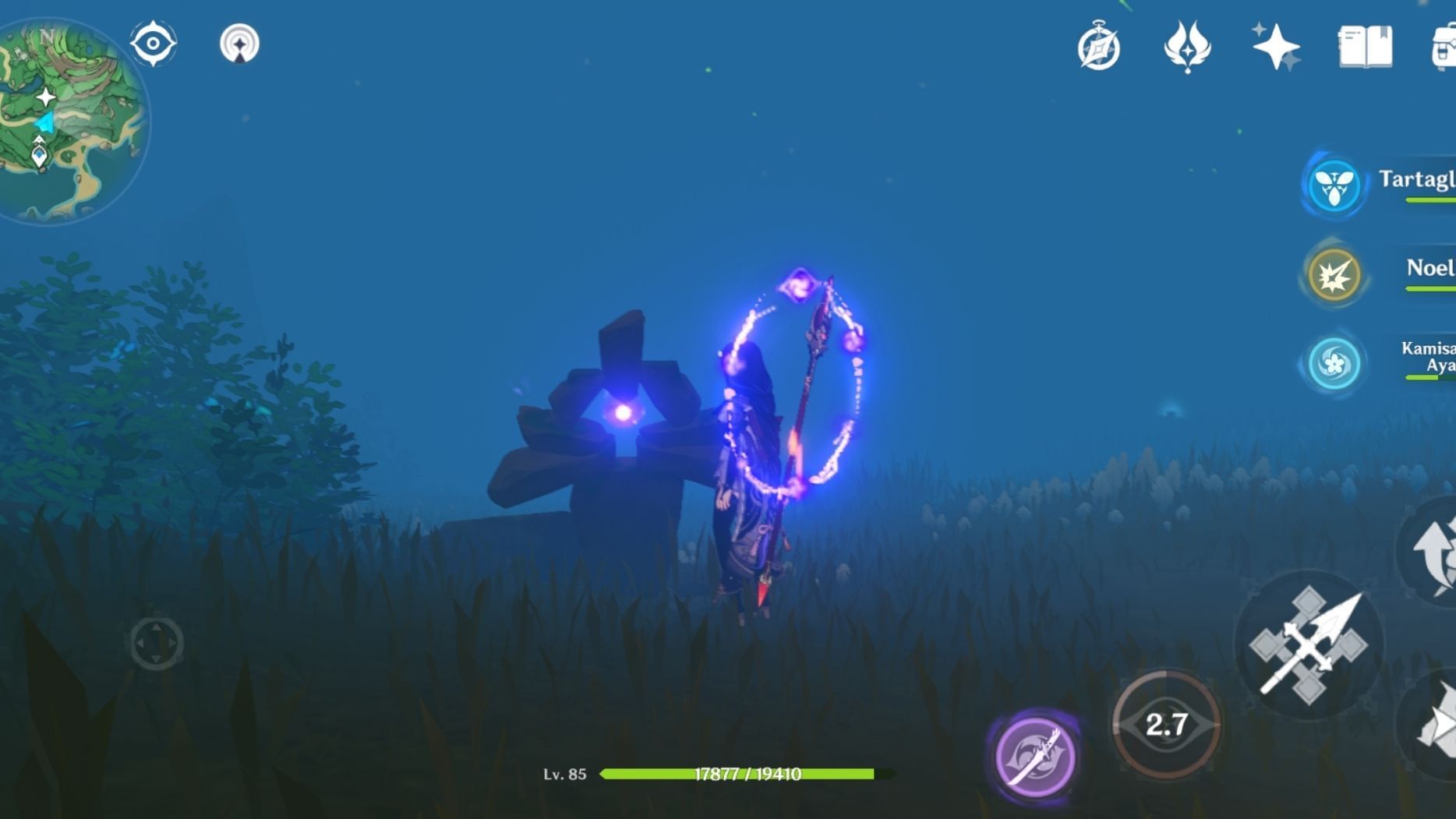Screen dimensions: 1456x819
Task: Switch to party member Kamisato Ayato
Action: coord(1334,363)
